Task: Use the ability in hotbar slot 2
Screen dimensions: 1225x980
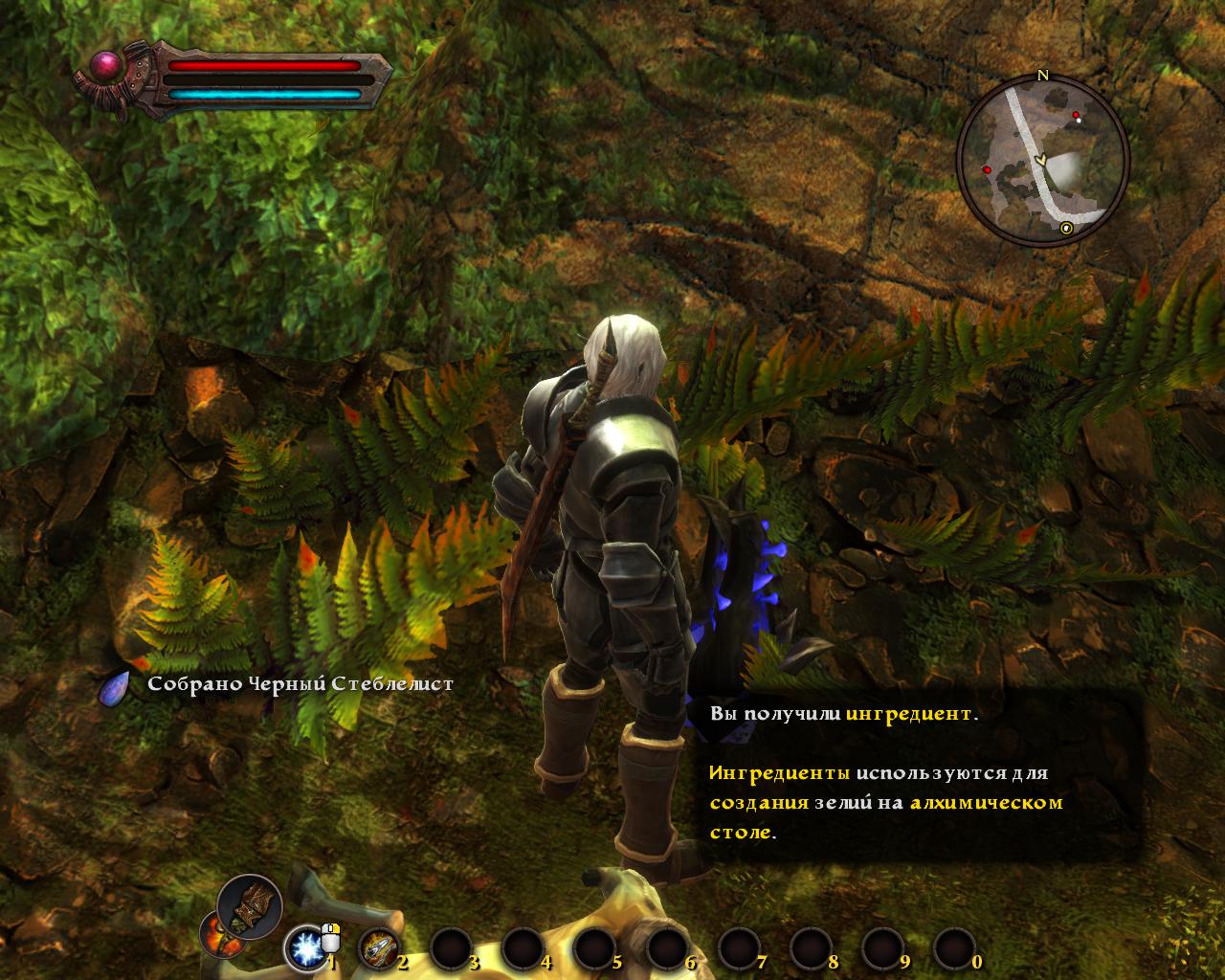Action: pyautogui.click(x=378, y=948)
